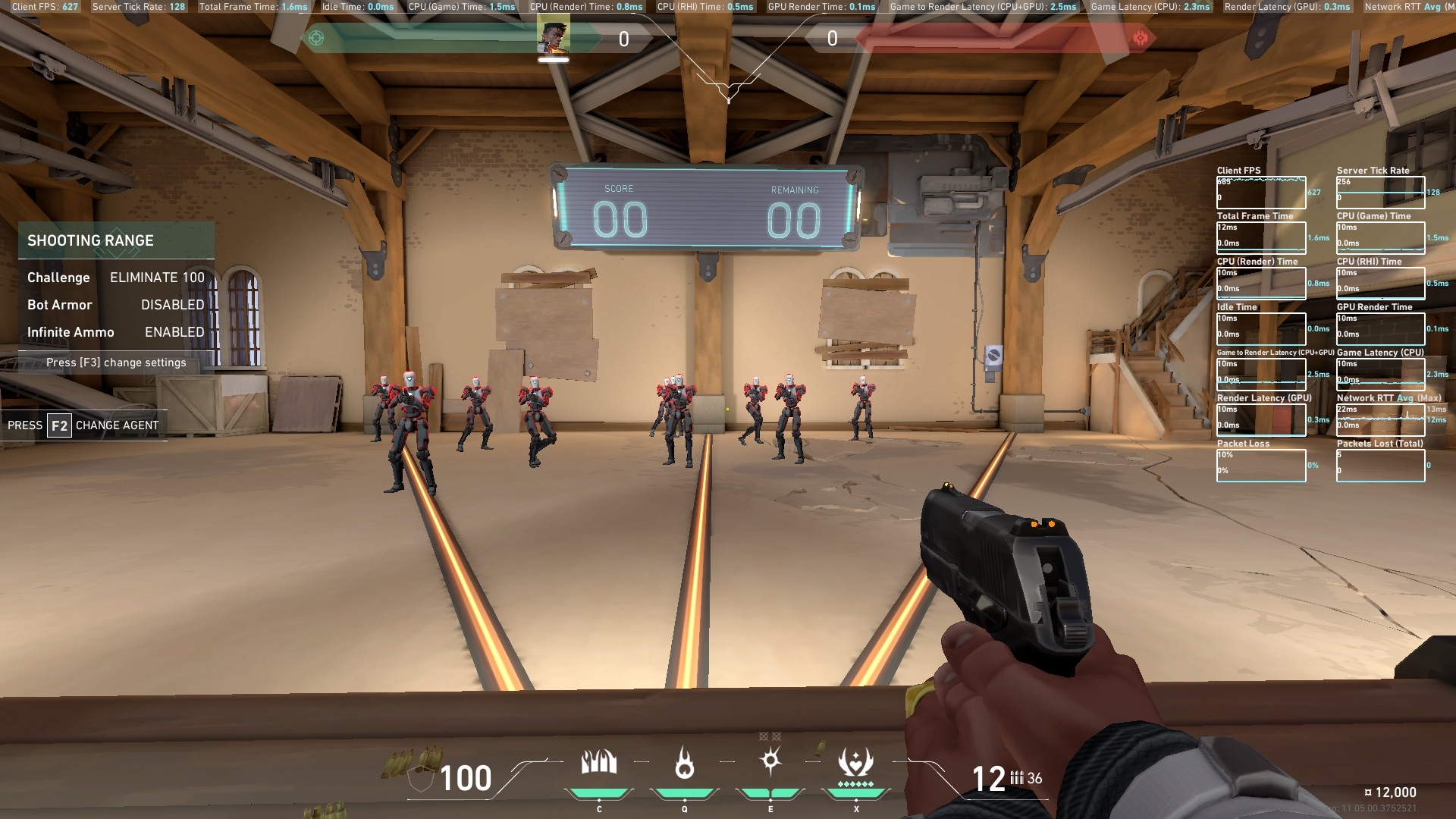The height and width of the screenshot is (819, 1456).
Task: Toggle the Infinite Ammo setting
Action: pos(116,332)
